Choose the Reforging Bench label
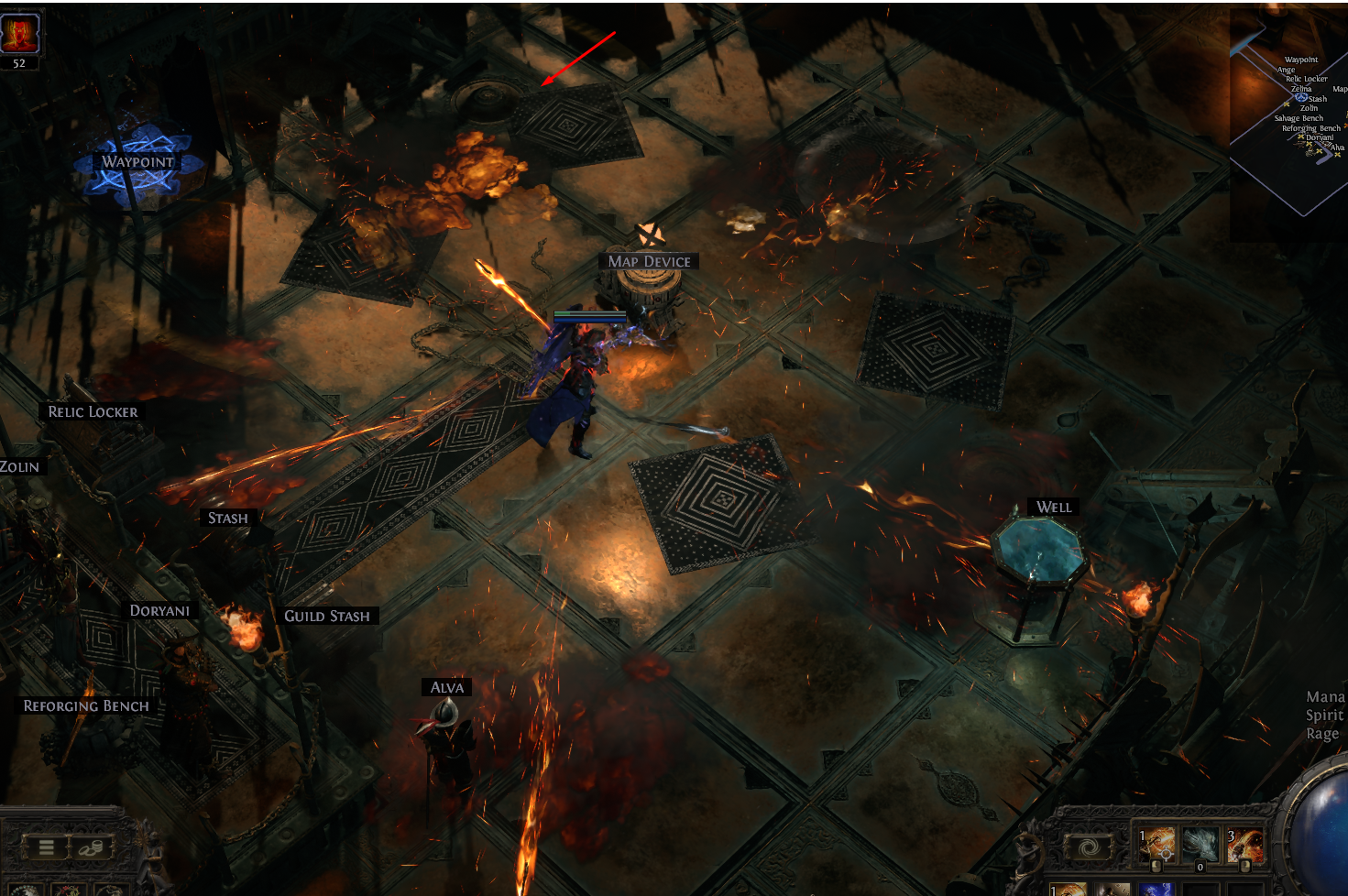This screenshot has height=896, width=1348. coord(86,706)
